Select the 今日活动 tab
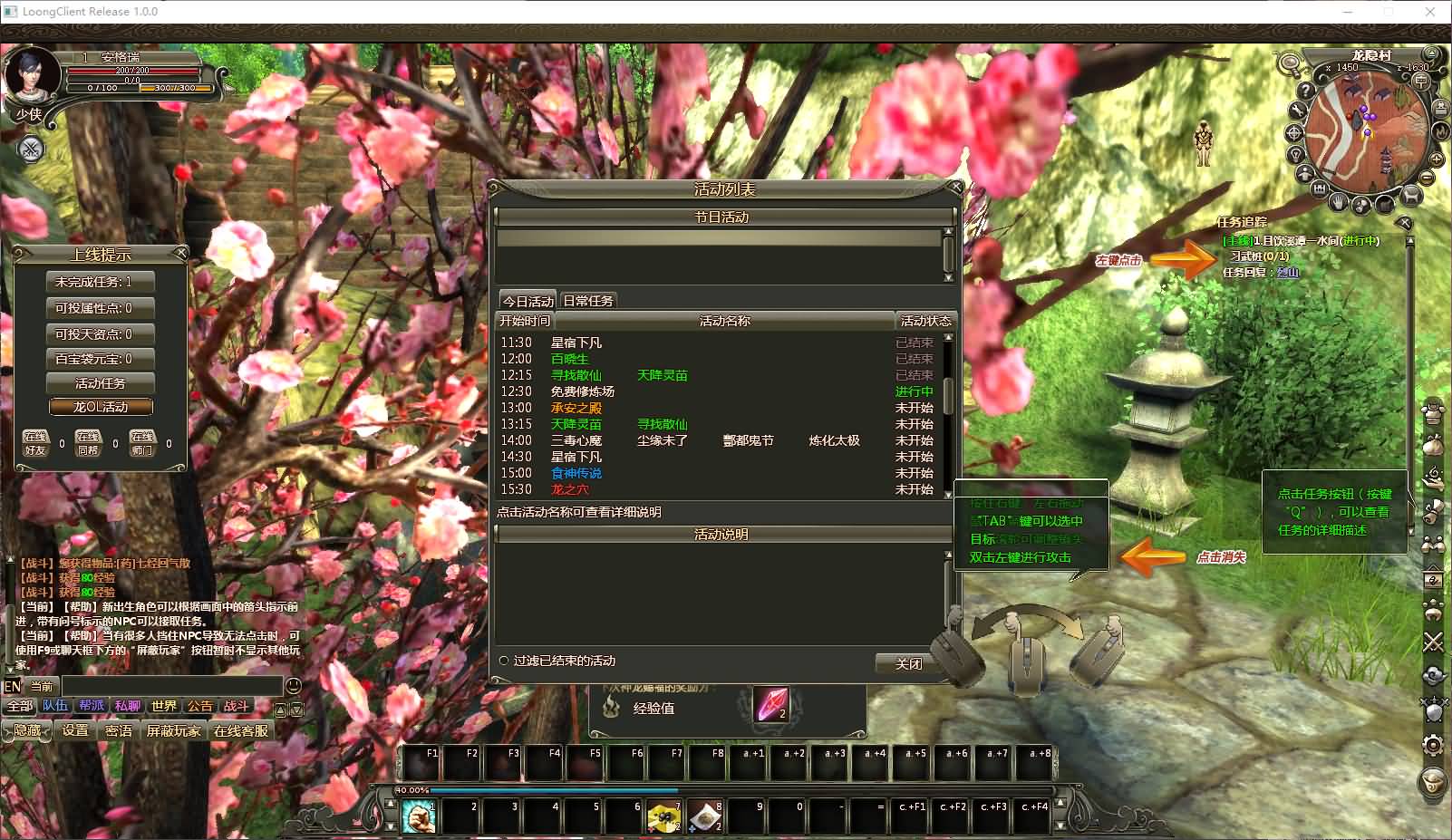Screen dimensions: 1452x840 [528, 301]
